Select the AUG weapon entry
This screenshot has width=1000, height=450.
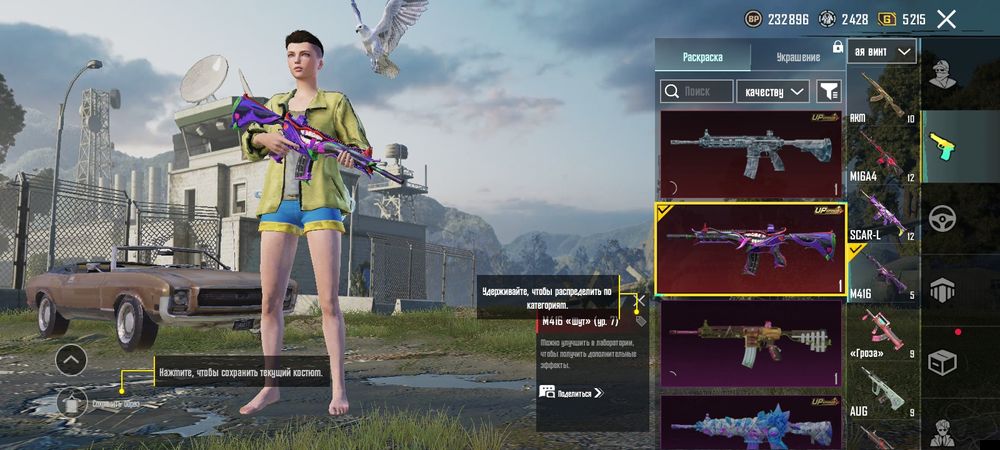(x=882, y=390)
